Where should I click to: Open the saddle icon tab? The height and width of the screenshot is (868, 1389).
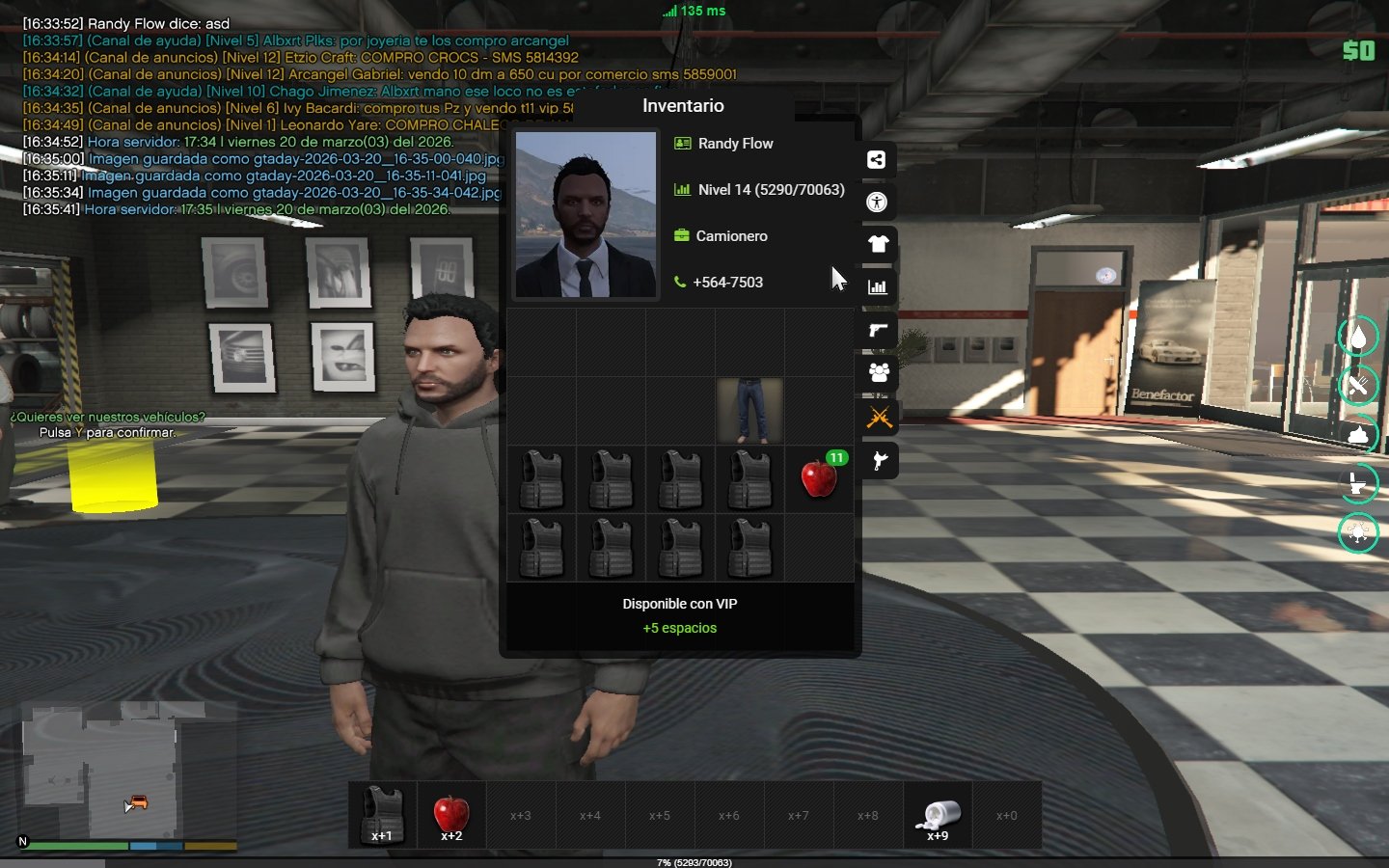[879, 461]
